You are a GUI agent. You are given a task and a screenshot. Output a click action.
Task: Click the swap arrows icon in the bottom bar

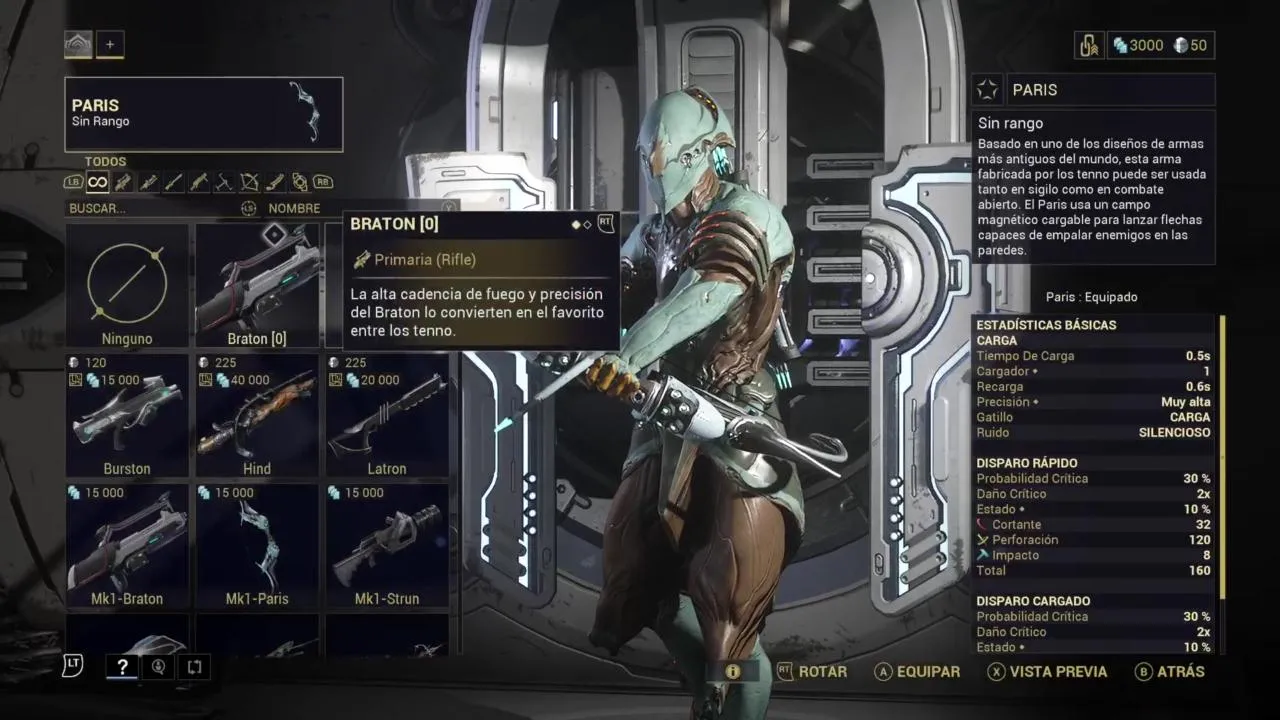click(x=194, y=668)
